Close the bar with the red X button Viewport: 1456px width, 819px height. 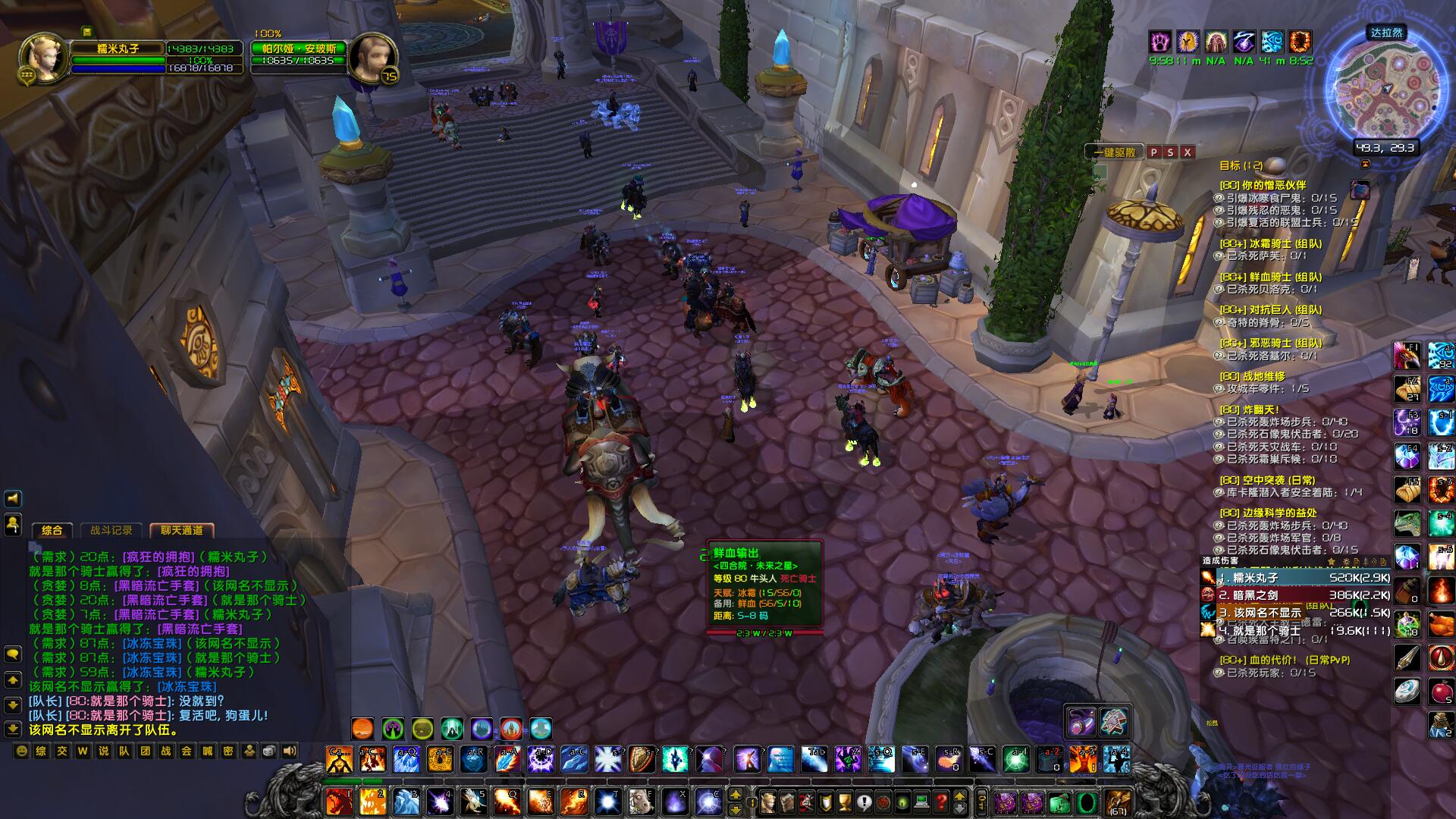1188,152
